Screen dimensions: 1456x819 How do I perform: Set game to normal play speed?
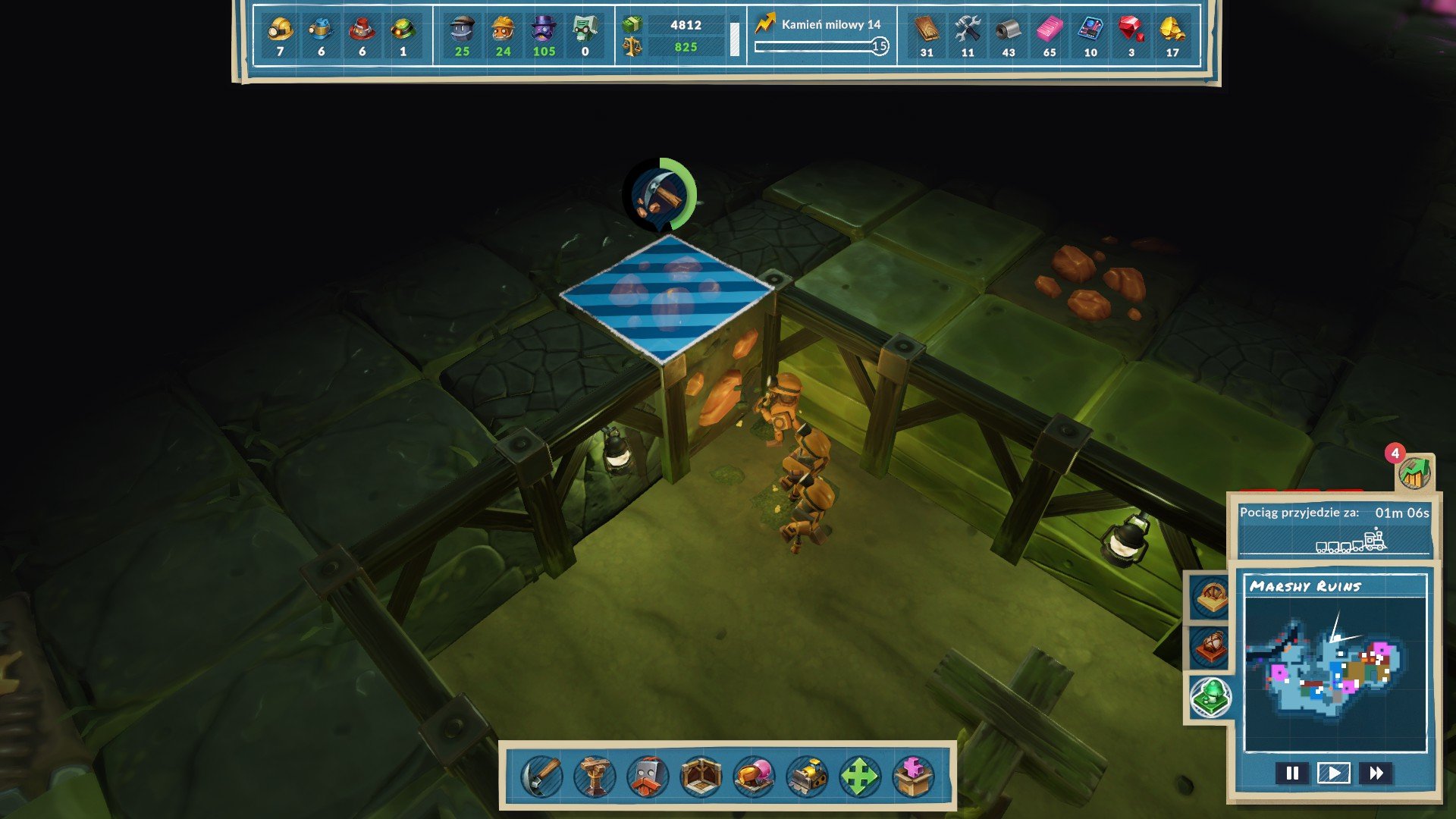(1334, 773)
